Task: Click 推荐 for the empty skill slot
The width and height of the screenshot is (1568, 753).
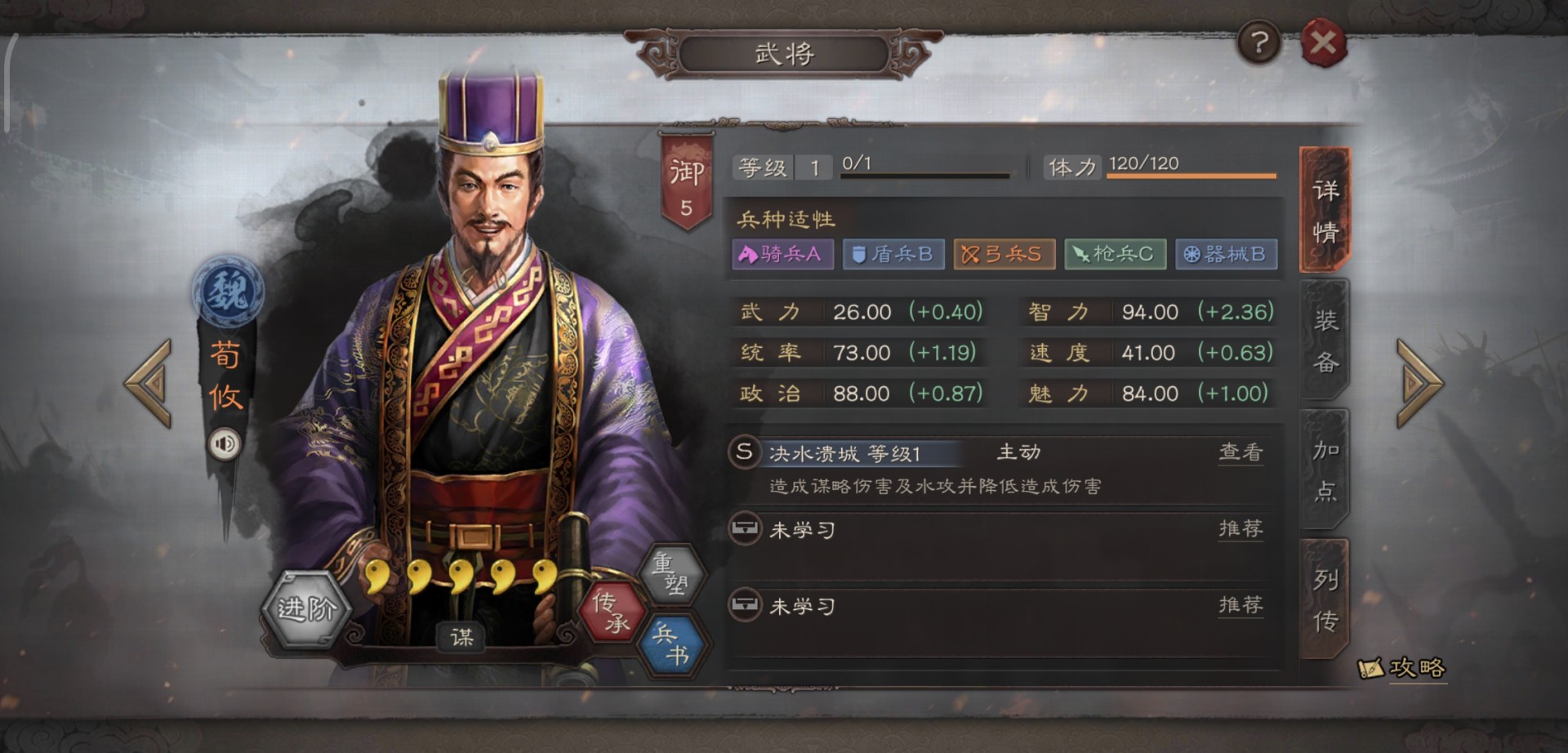Action: point(1241,528)
